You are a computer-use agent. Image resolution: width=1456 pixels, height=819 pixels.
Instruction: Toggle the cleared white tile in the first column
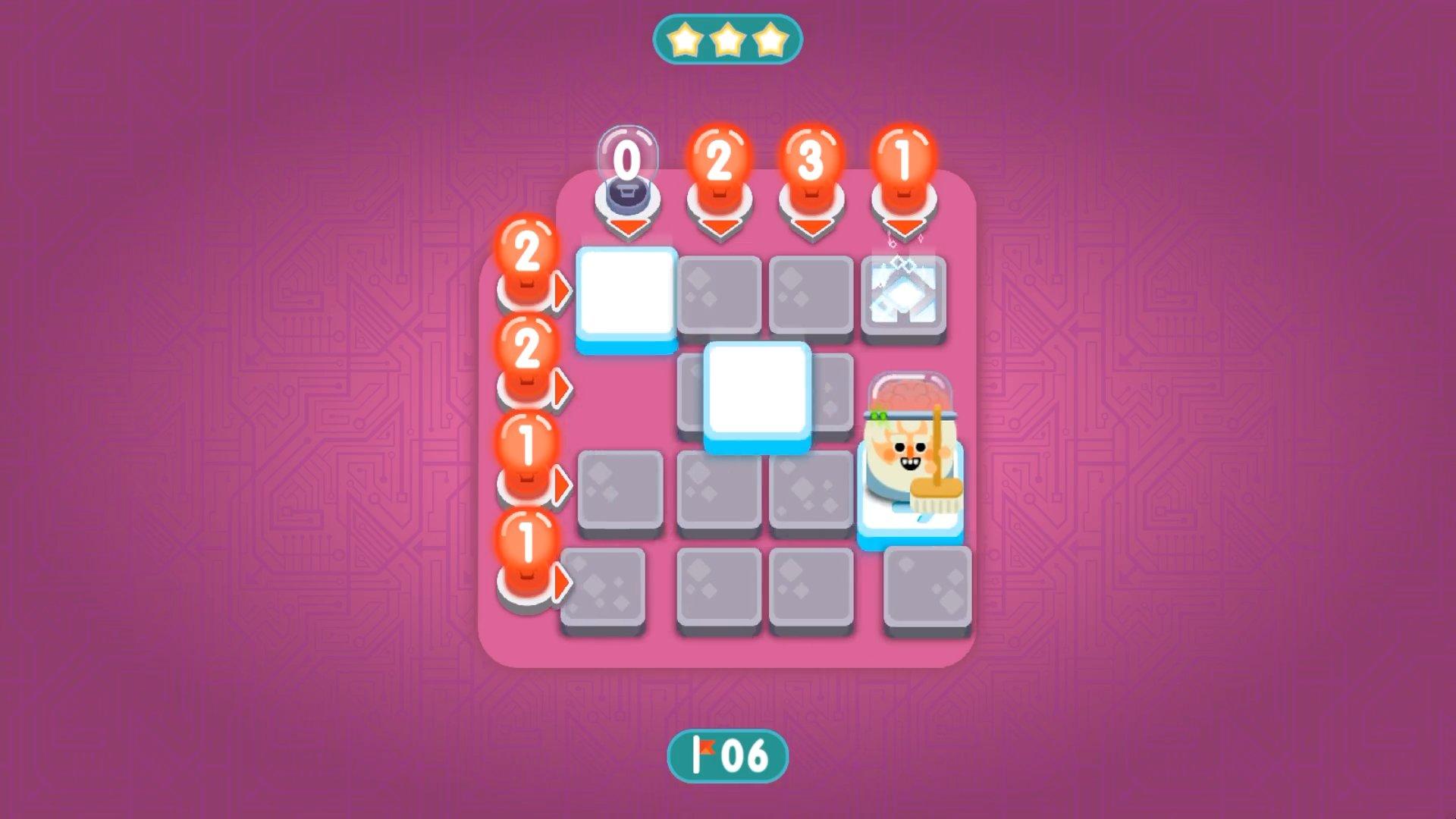click(626, 292)
